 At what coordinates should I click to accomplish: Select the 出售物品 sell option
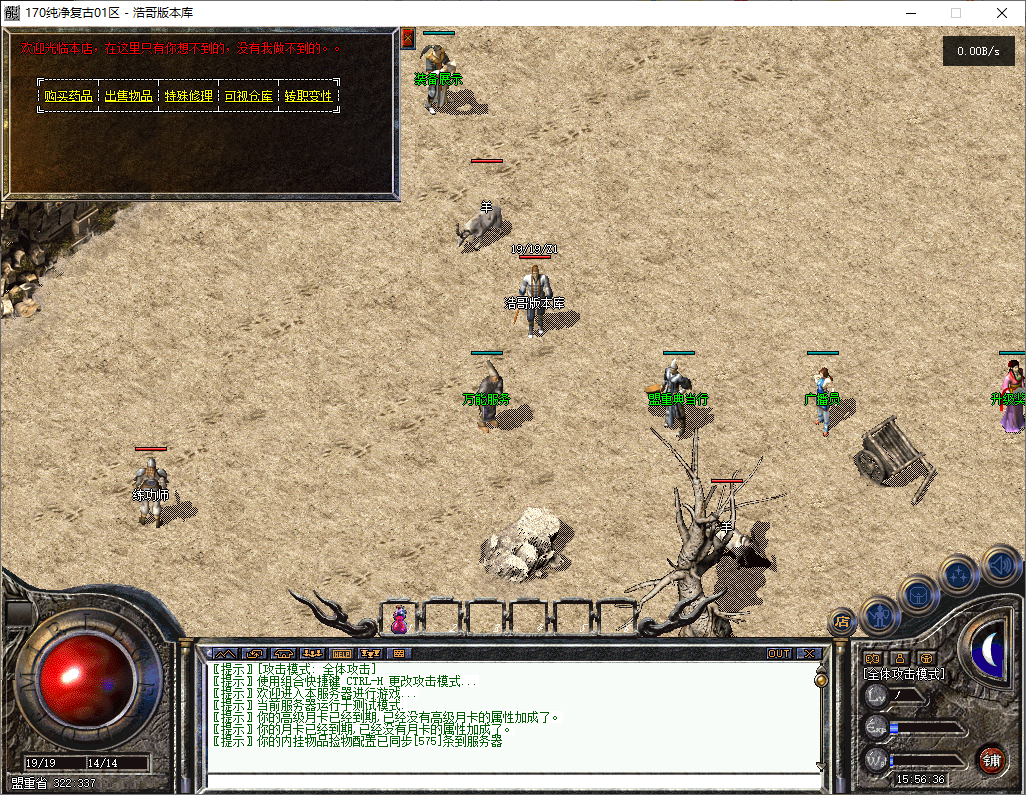pos(128,96)
